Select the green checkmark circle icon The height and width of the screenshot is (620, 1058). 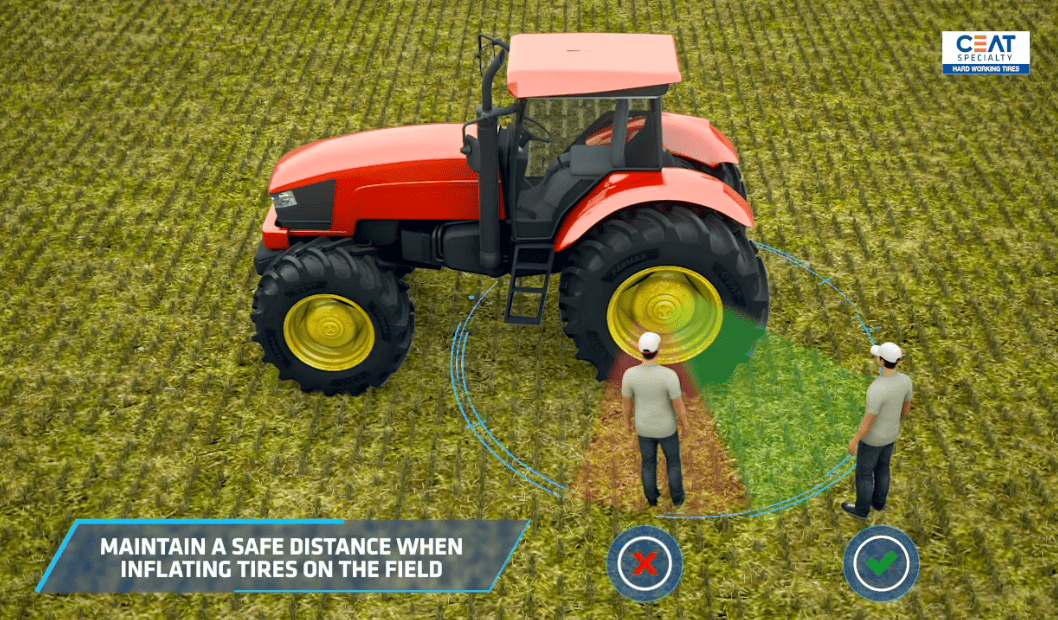[x=881, y=563]
